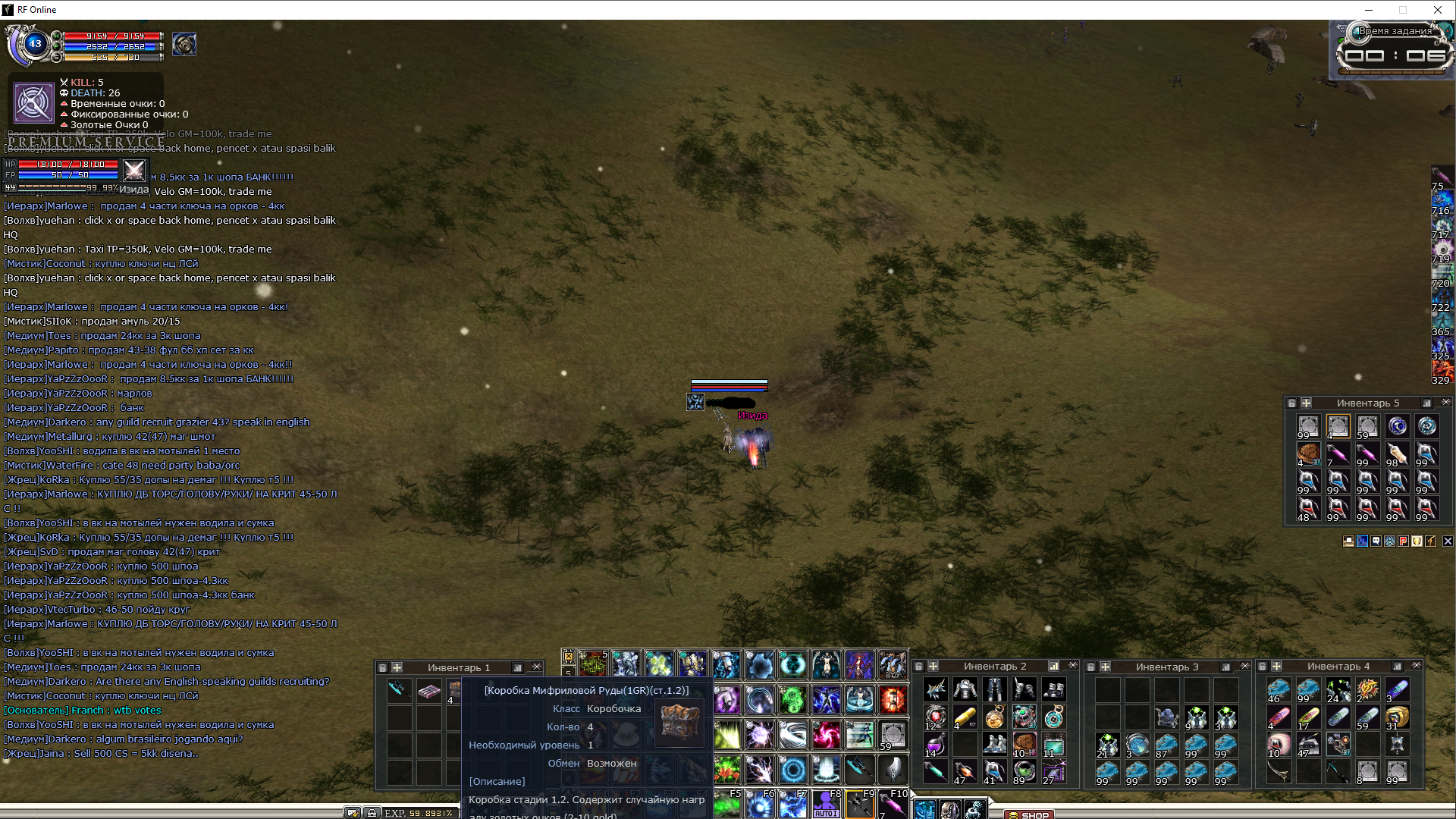Close the Инвентарь 1 window
This screenshot has width=1456, height=819.
point(537,667)
